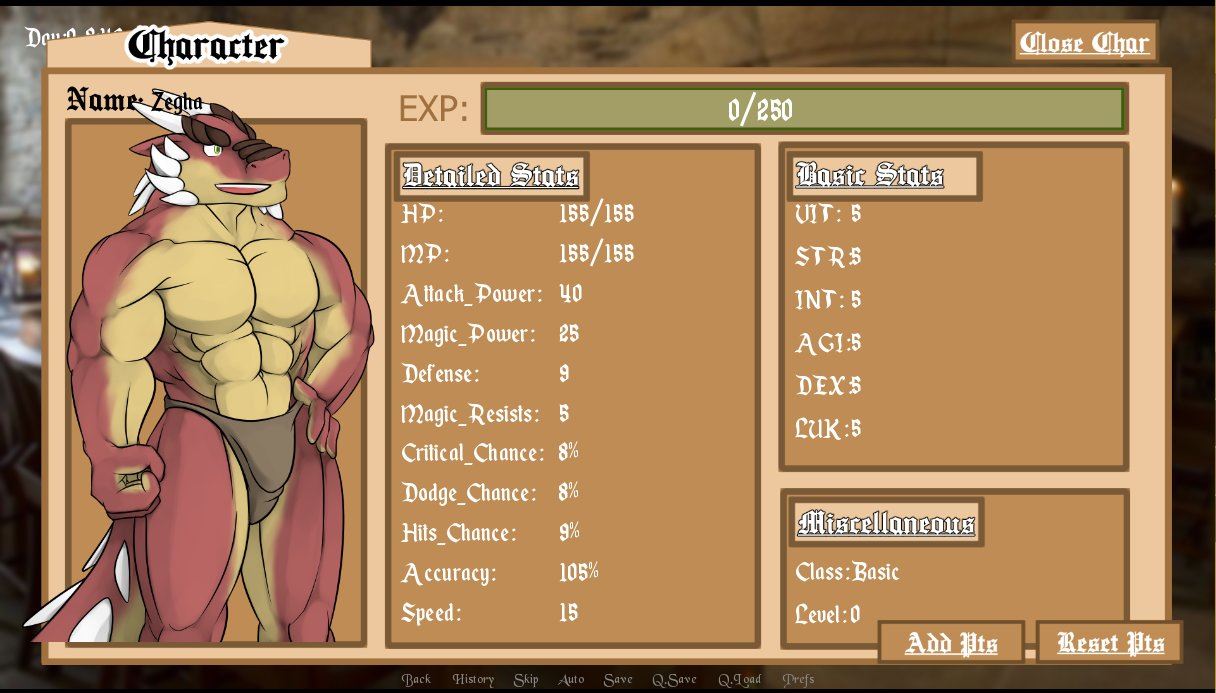Go Back using the bottom quick menu
The image size is (1216, 693).
tap(416, 679)
